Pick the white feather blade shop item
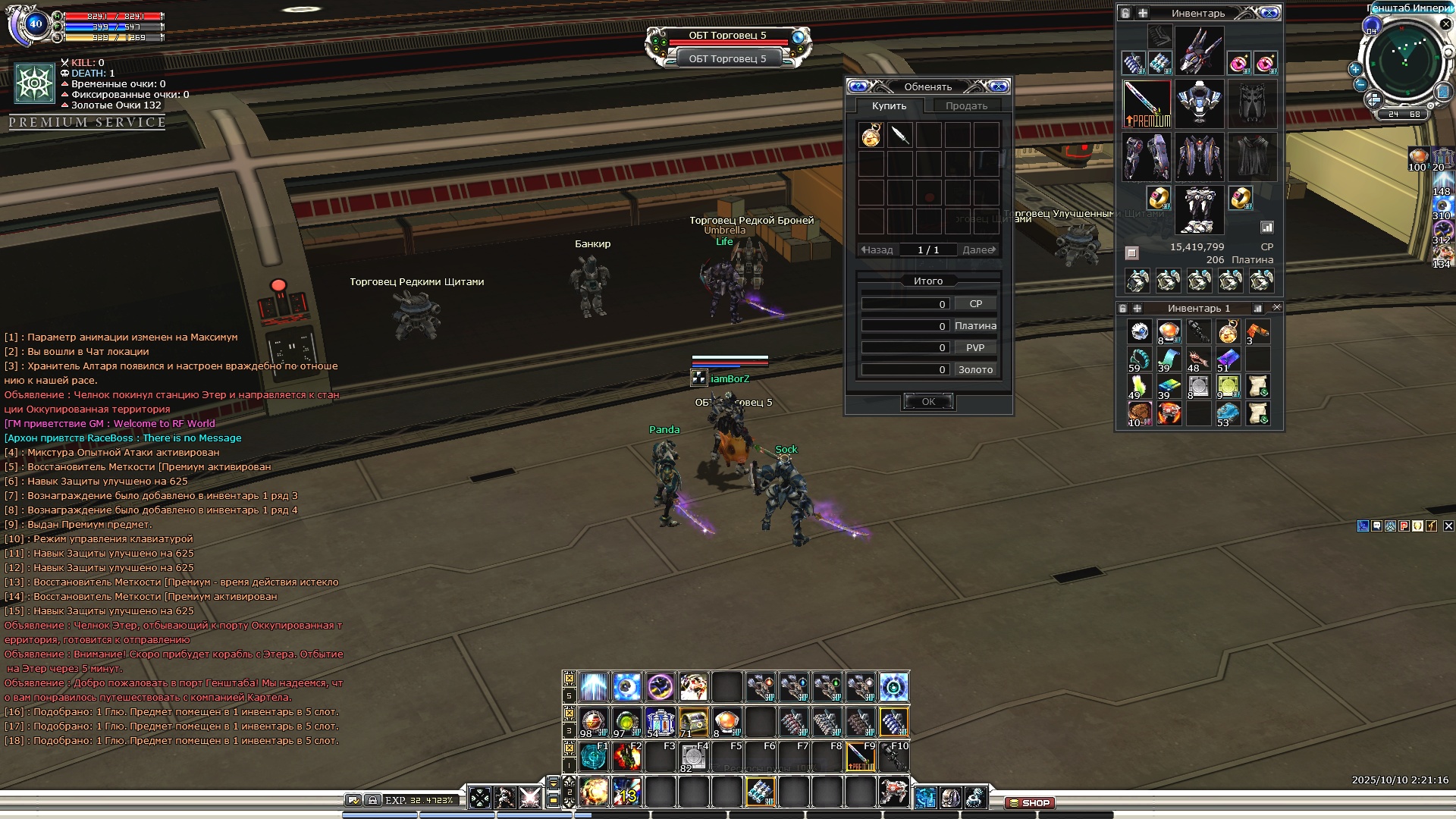This screenshot has height=819, width=1456. (x=900, y=136)
